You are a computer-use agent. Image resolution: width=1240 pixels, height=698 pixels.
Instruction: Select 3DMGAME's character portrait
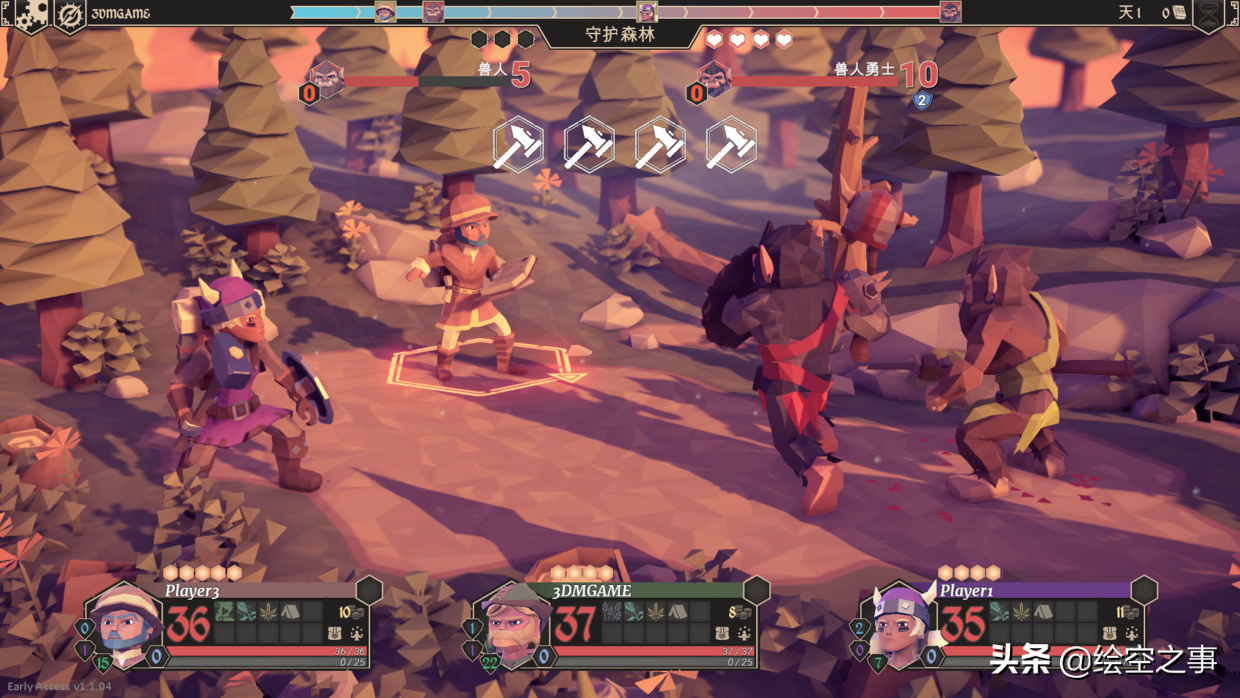(x=511, y=626)
